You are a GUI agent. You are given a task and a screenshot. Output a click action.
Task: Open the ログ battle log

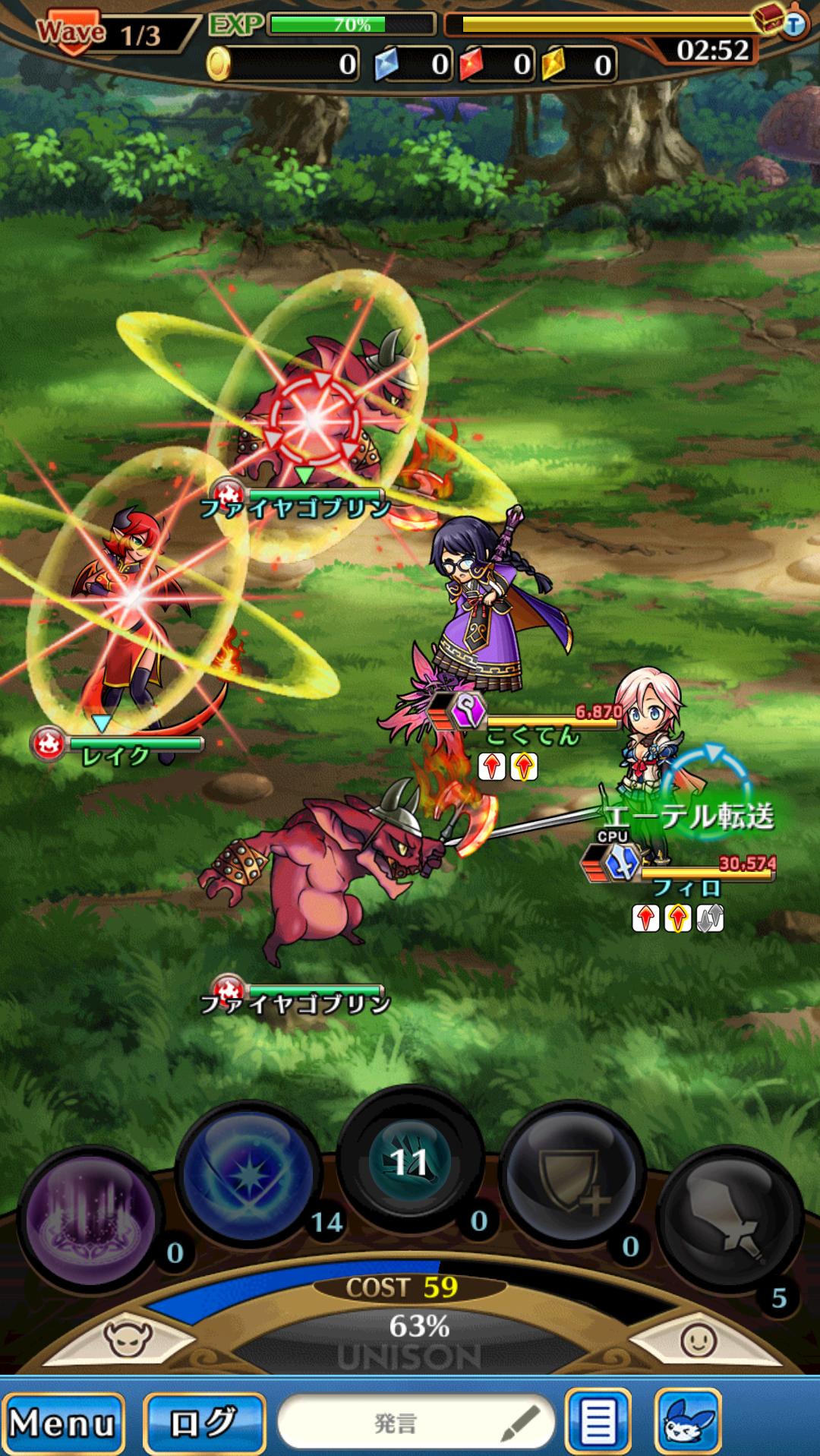(x=203, y=1422)
